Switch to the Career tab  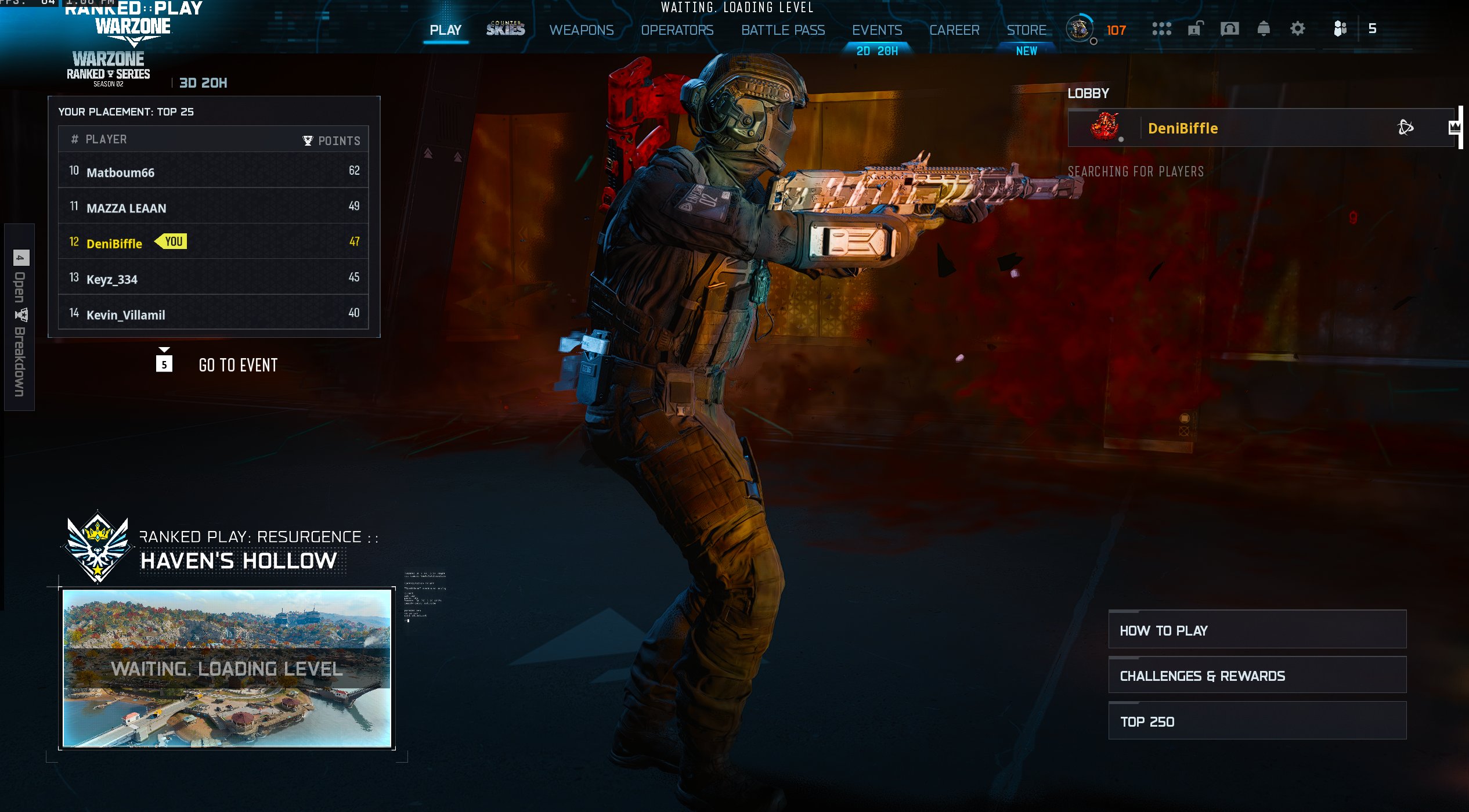click(x=954, y=30)
